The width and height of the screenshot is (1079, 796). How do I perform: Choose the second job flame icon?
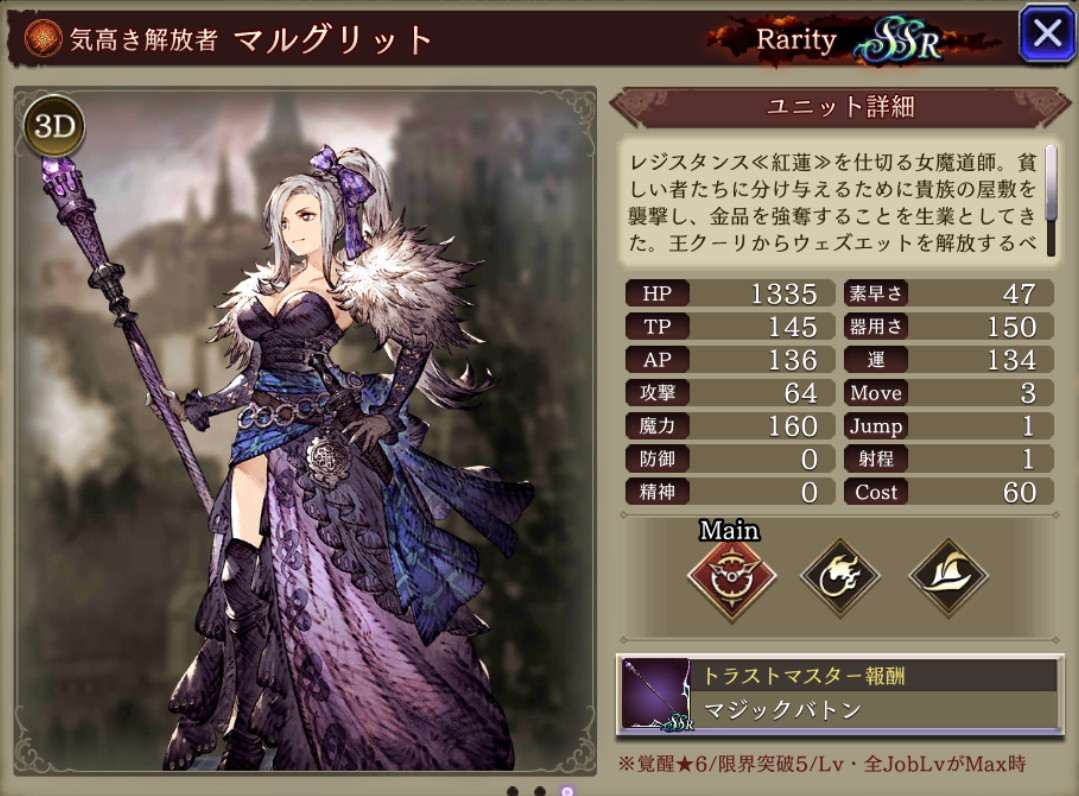pos(840,578)
